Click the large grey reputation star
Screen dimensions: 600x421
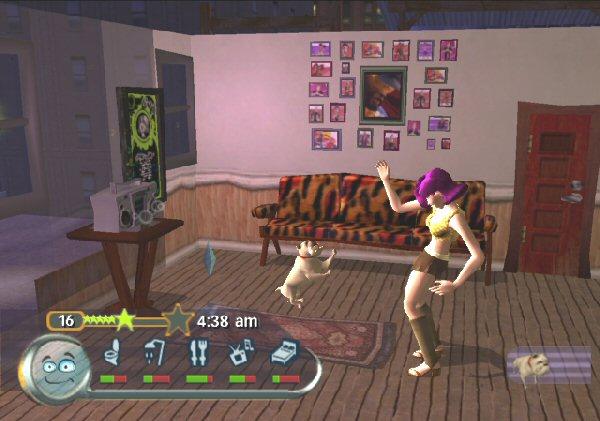(x=178, y=321)
